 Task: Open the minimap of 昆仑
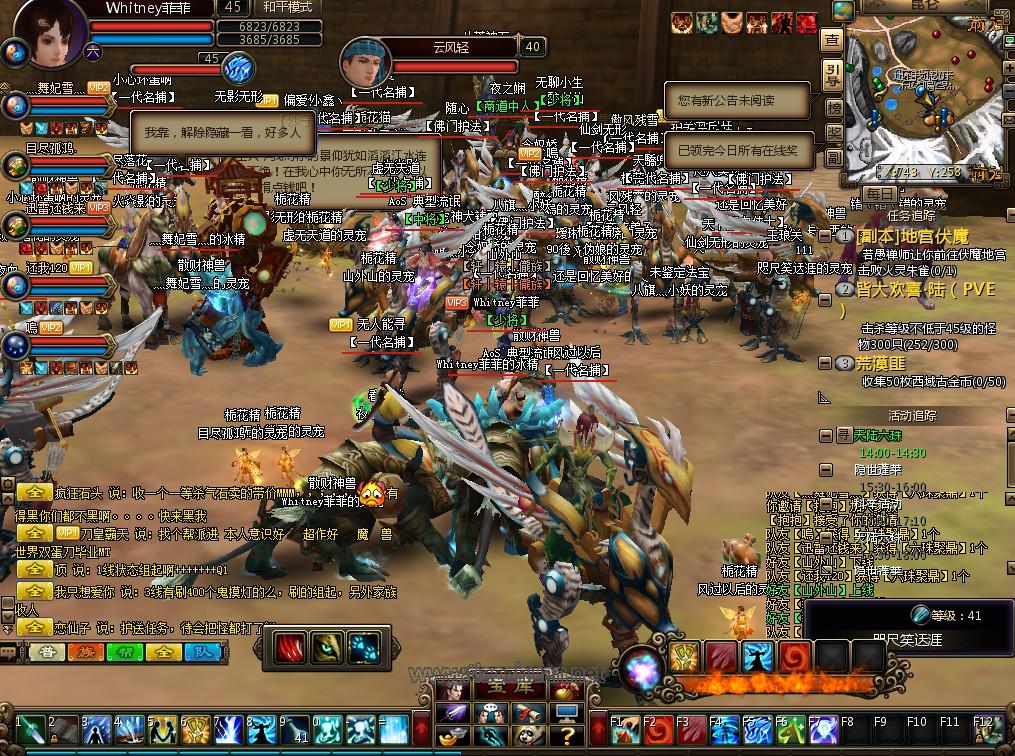click(x=924, y=98)
